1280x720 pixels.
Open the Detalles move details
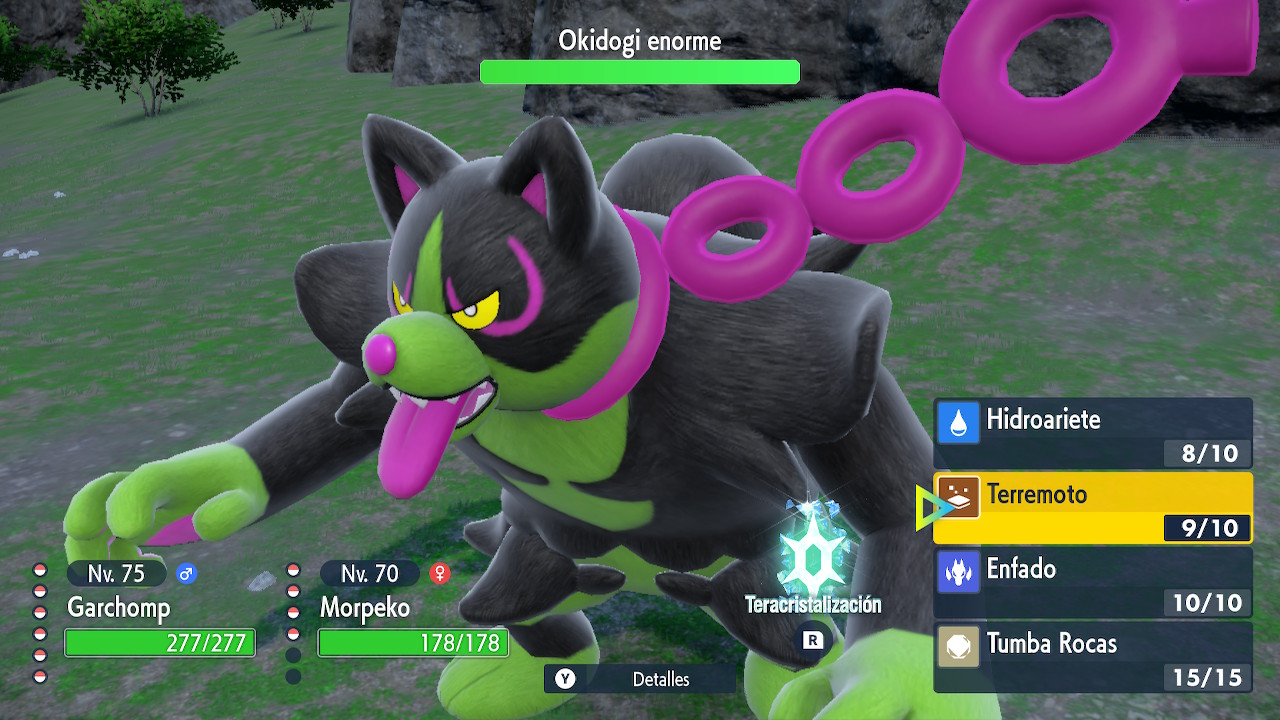640,679
